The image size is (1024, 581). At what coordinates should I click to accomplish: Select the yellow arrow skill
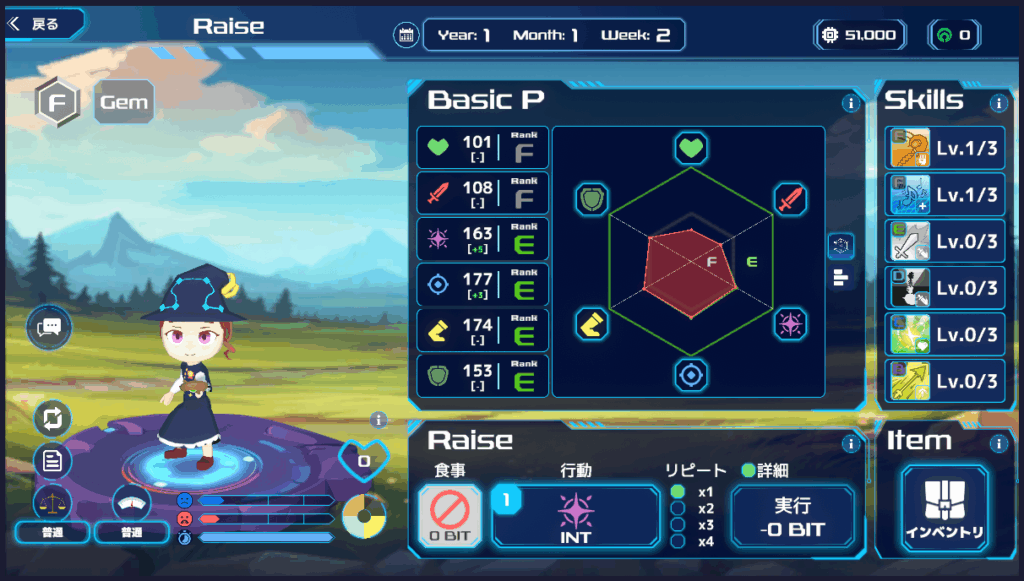pyautogui.click(x=944, y=381)
